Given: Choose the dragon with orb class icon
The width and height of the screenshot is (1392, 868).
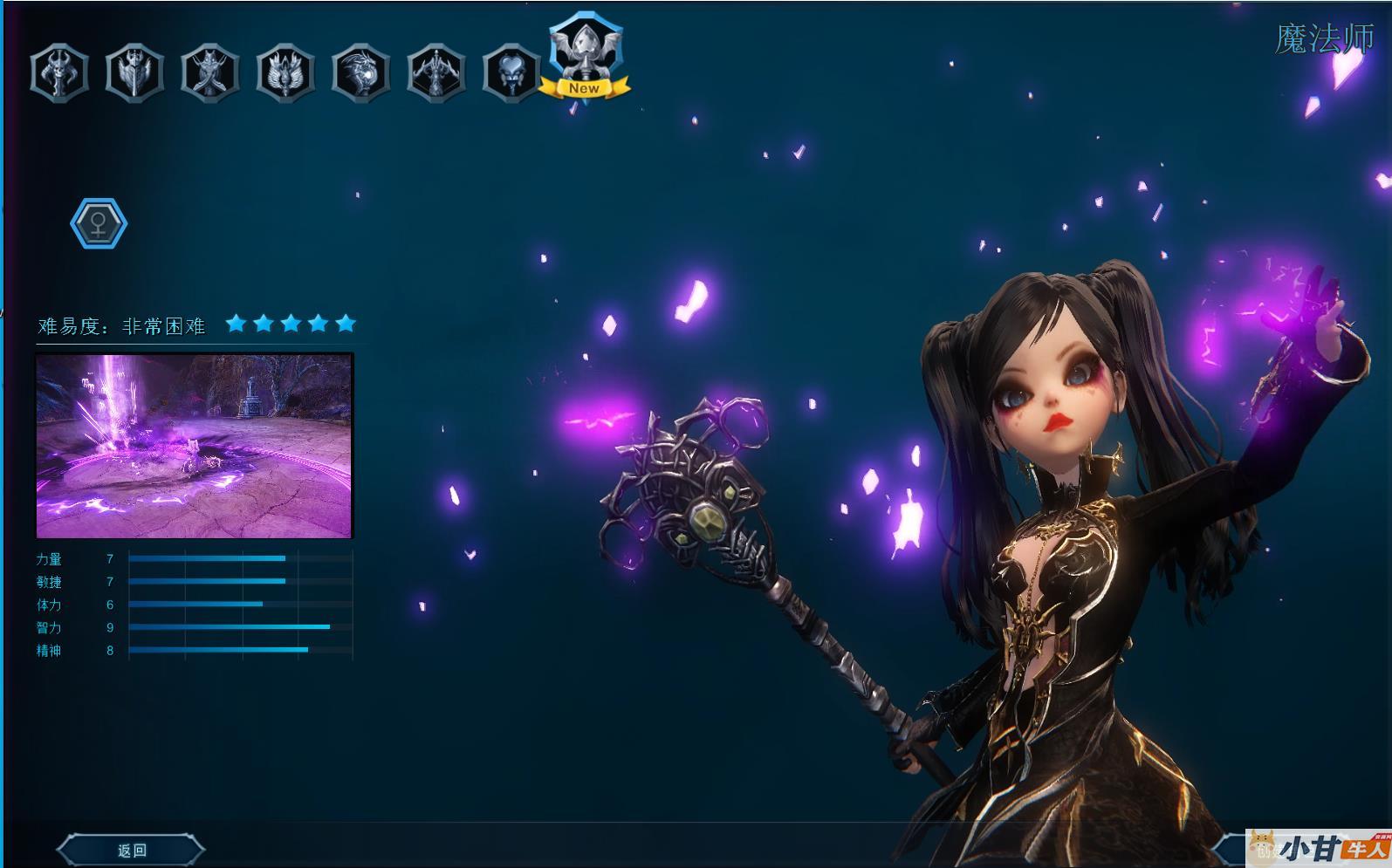Looking at the screenshot, I should 360,72.
